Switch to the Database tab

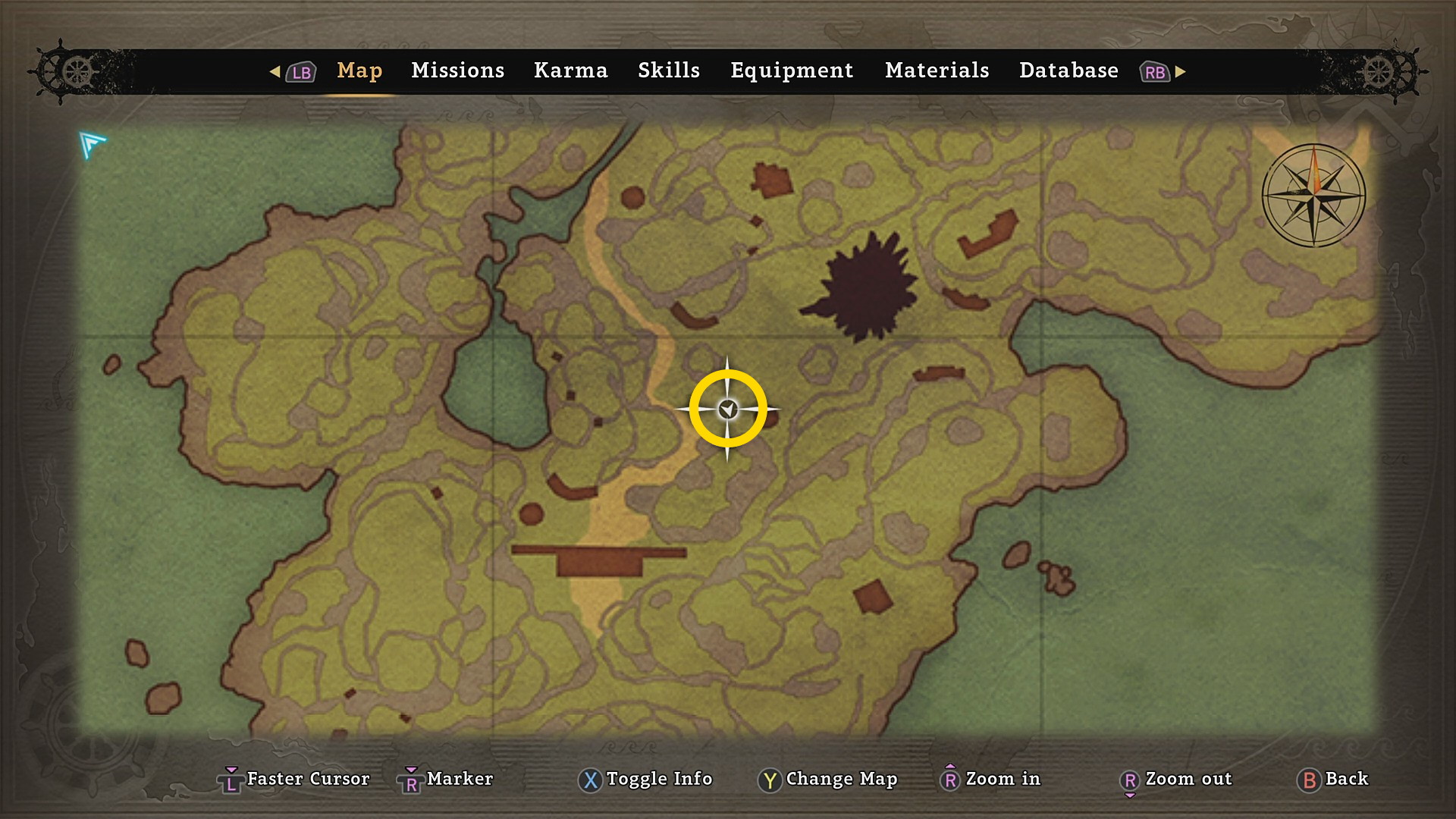(1068, 71)
